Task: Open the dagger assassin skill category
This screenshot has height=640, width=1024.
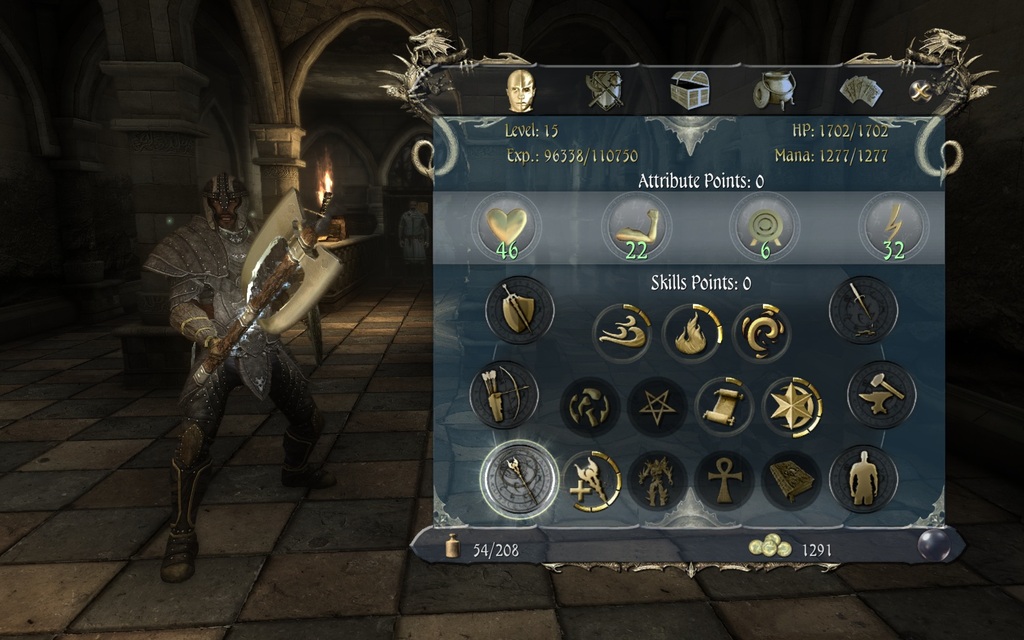Action: point(863,311)
